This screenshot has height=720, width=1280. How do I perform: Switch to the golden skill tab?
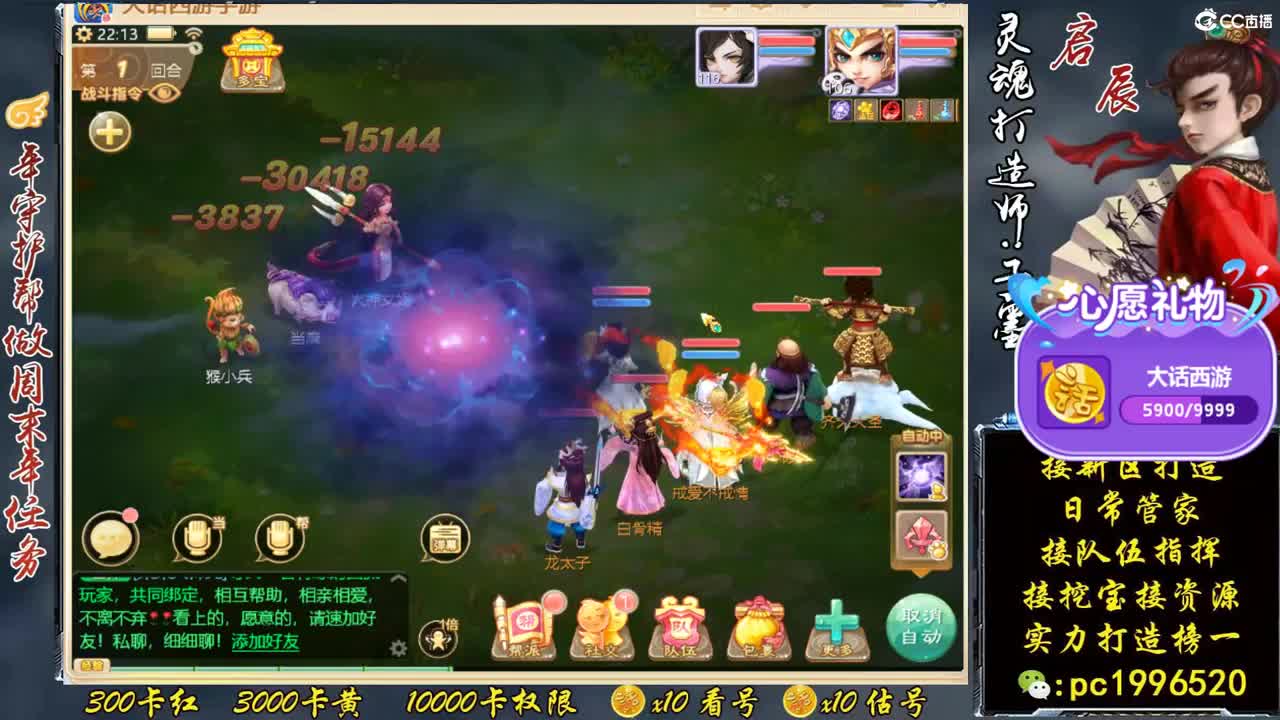point(866,108)
